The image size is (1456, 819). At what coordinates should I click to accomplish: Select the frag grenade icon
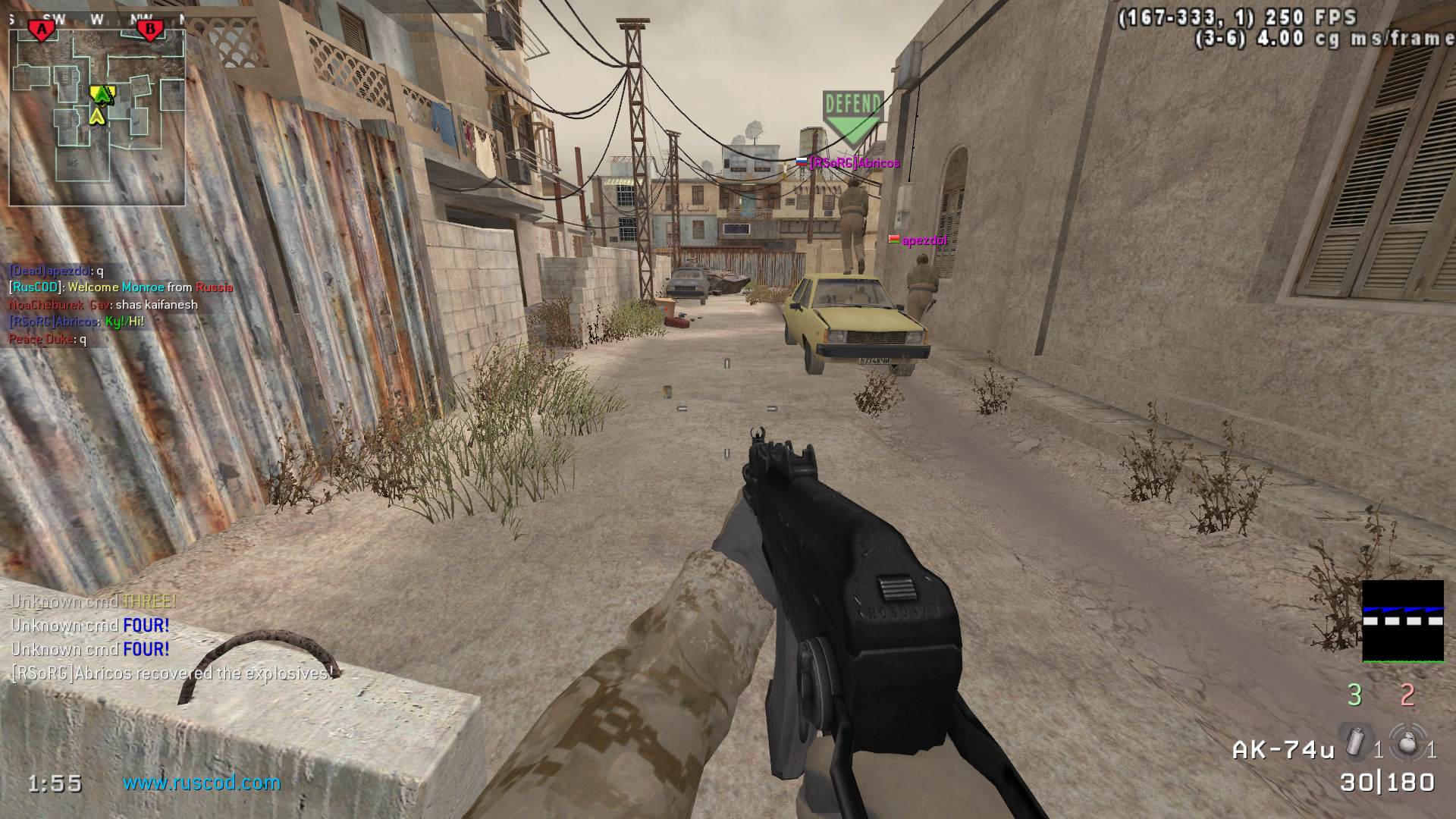(1407, 742)
